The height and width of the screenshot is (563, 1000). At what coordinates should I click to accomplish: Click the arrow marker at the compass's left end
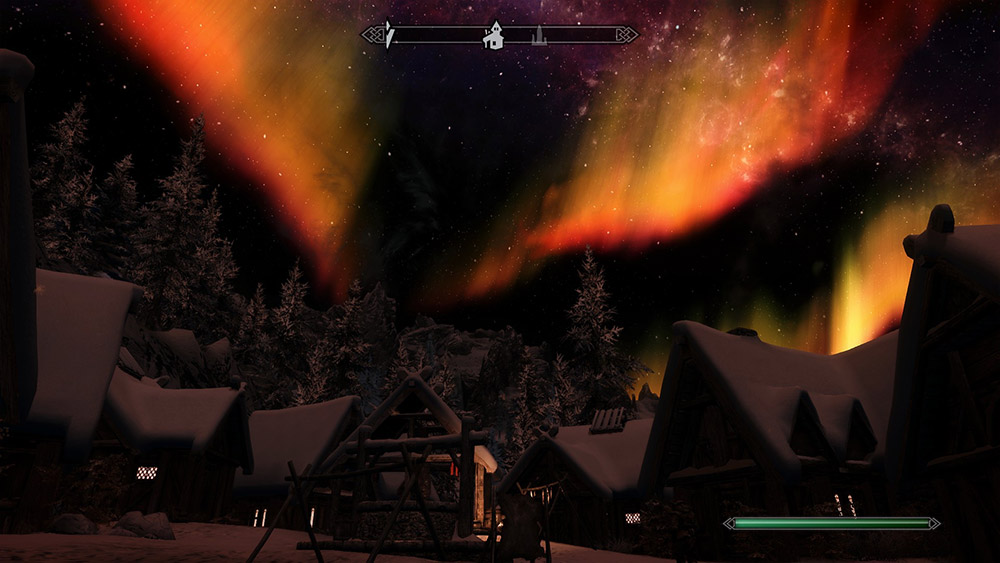pos(390,35)
